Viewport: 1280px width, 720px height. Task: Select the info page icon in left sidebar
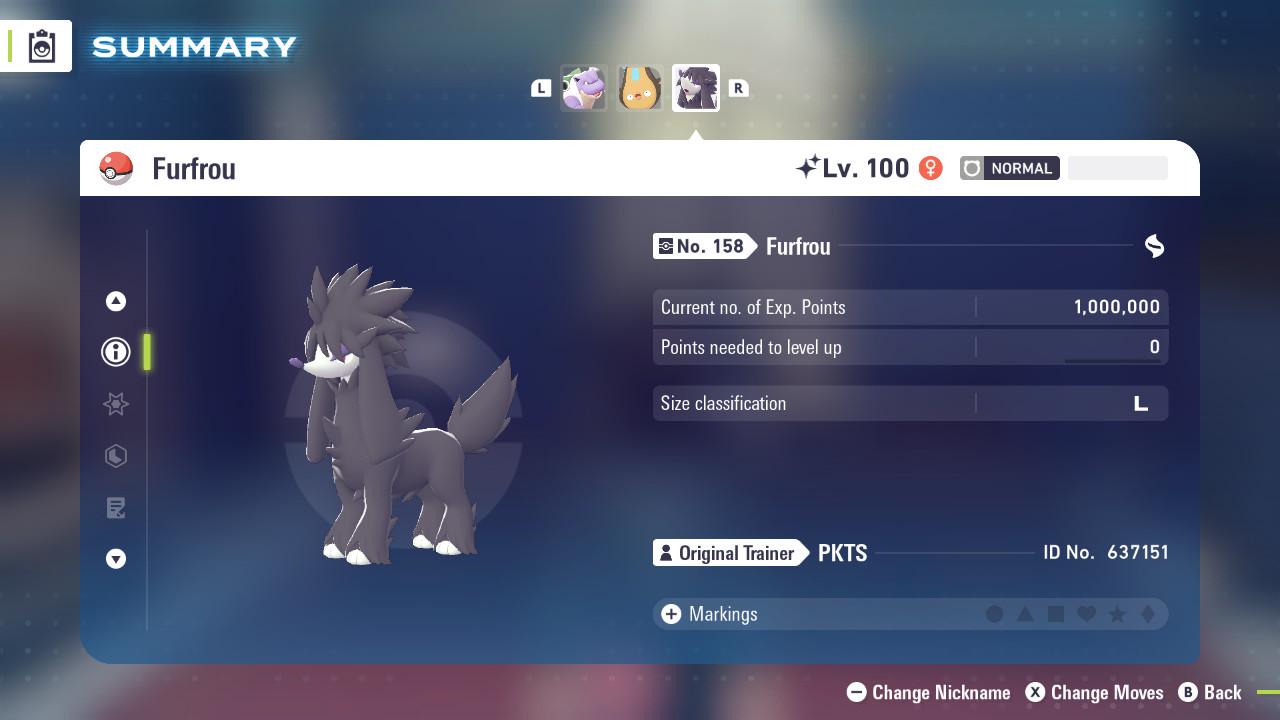click(x=115, y=352)
